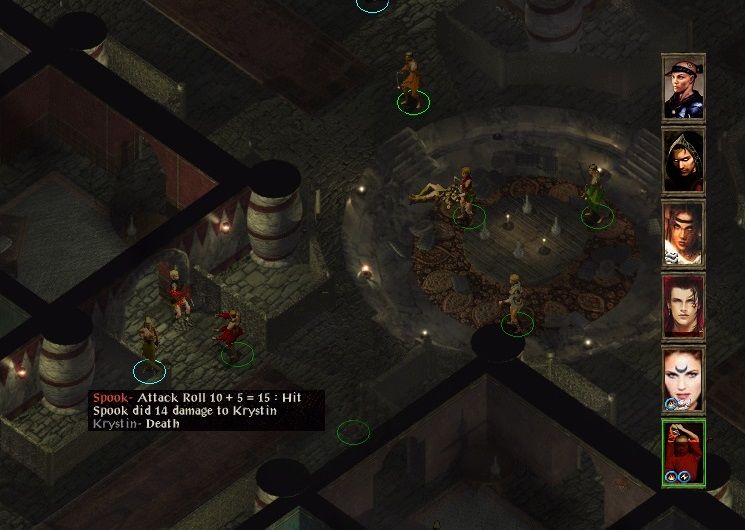Choose the portrait with face paint stripes
745x530 pixels.
coord(684,234)
